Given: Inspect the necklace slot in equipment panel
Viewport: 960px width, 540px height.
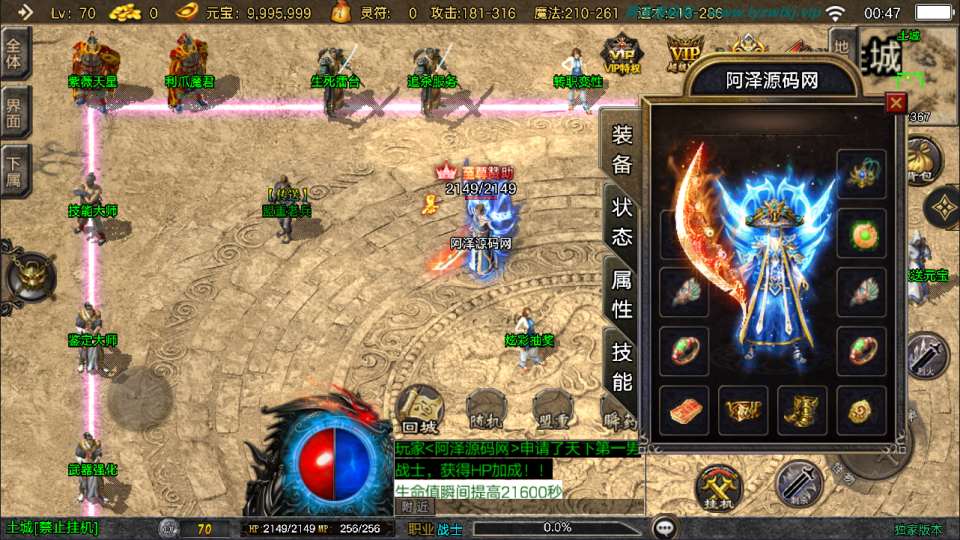Looking at the screenshot, I should (861, 174).
